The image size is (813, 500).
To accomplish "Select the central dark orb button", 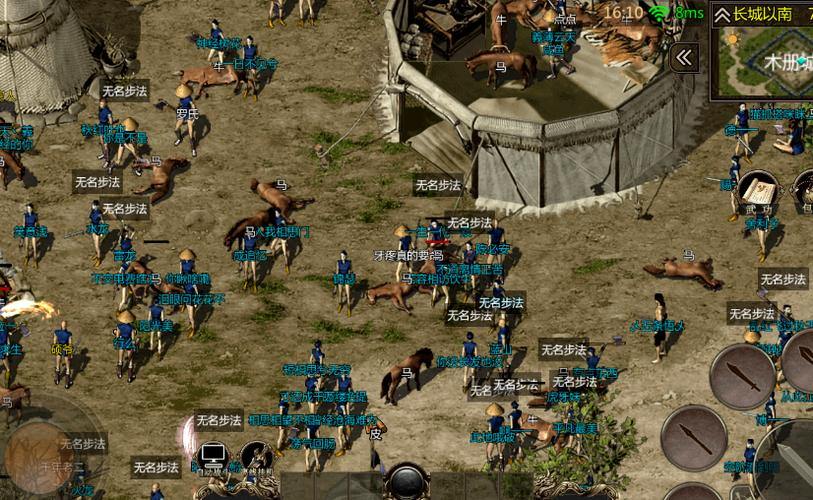I will pos(407,481).
